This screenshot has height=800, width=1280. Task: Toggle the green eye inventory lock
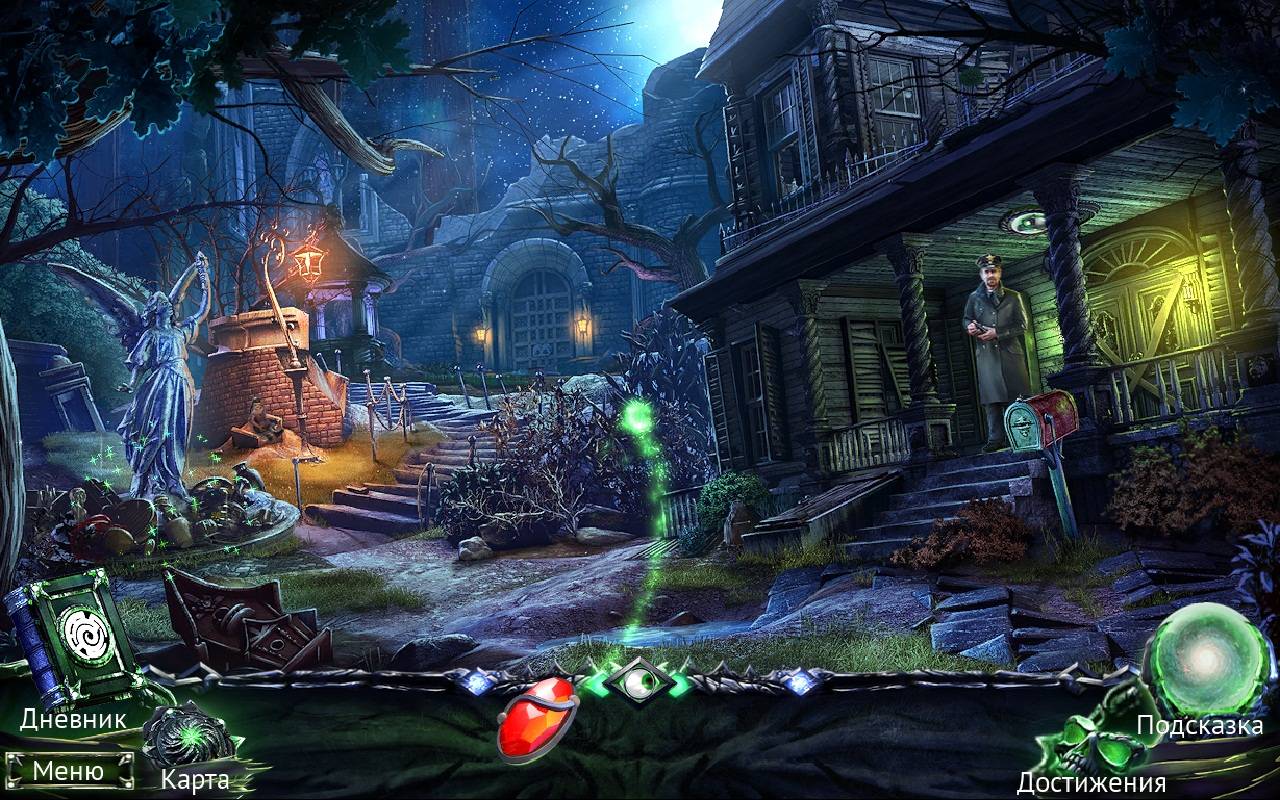(x=638, y=682)
